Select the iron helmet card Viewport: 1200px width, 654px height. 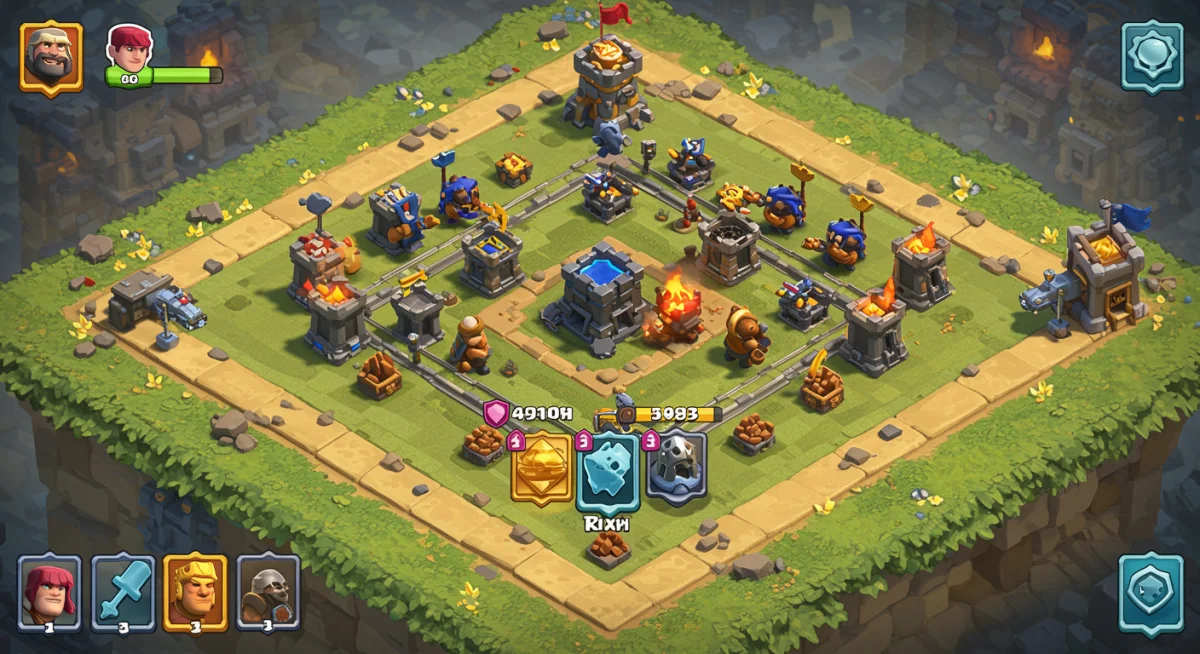click(x=677, y=467)
